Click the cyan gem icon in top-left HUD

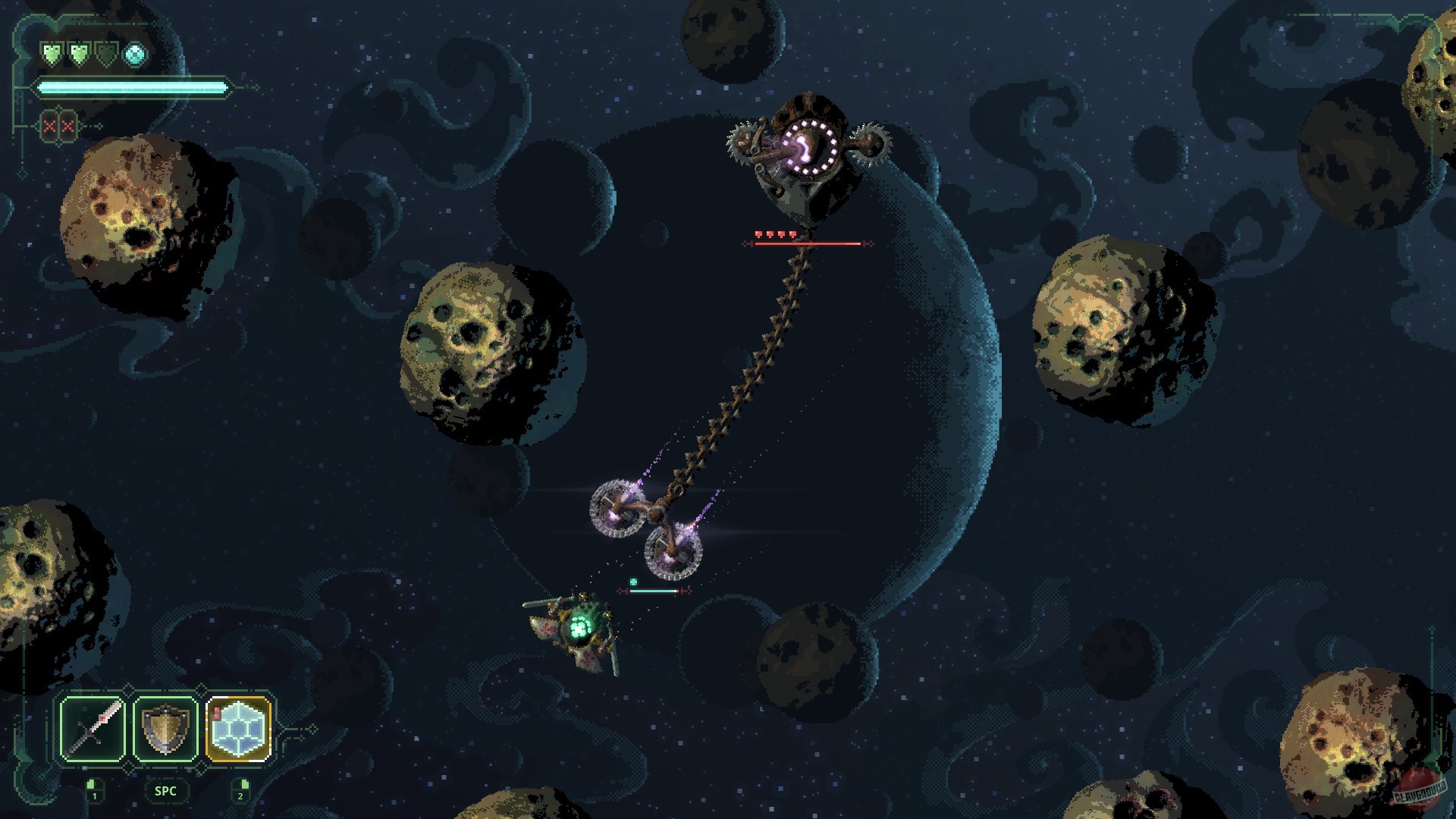[134, 54]
